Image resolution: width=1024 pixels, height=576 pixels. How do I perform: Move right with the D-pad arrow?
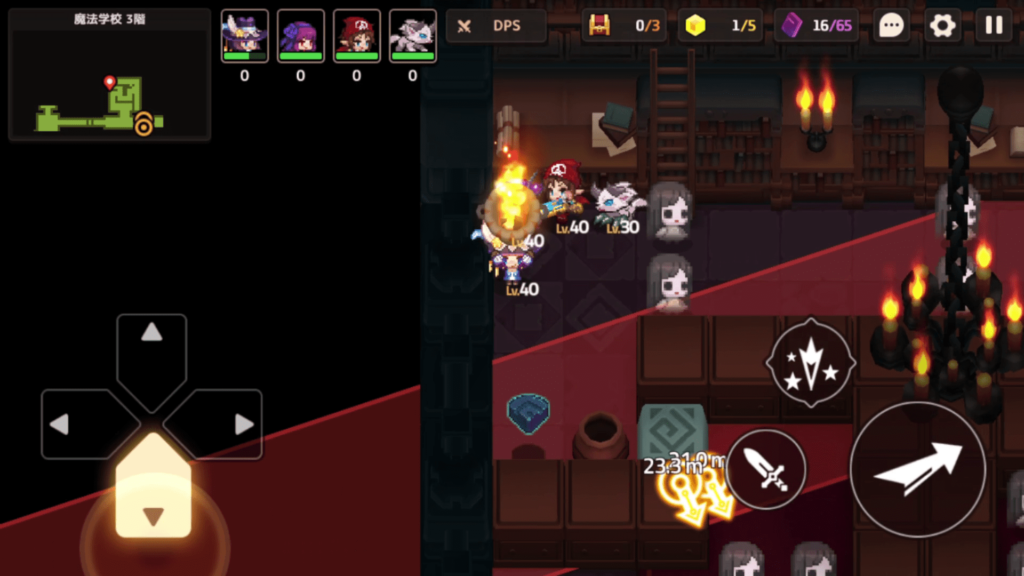click(x=225, y=424)
